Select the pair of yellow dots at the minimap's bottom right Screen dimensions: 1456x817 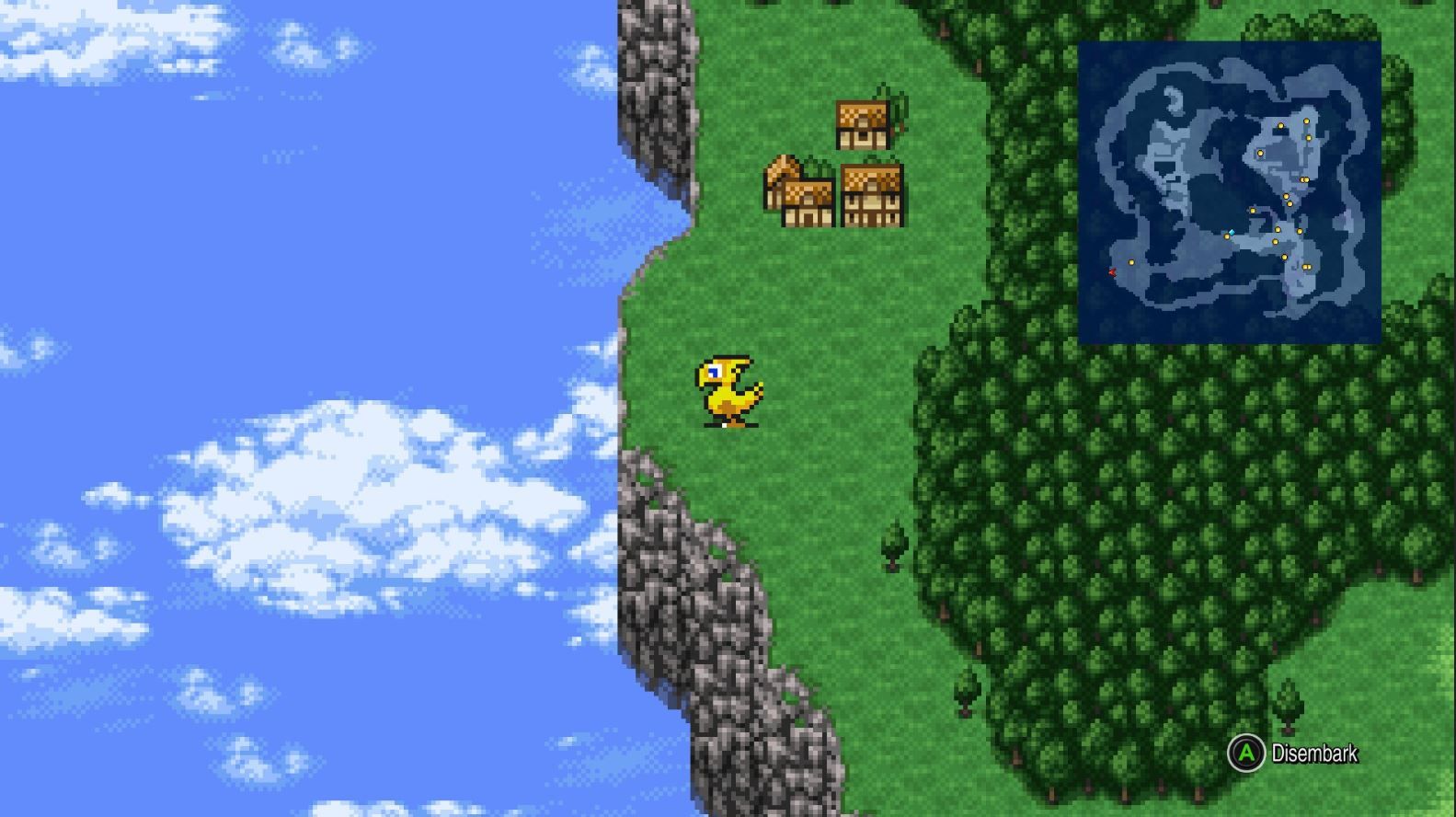(x=1306, y=267)
